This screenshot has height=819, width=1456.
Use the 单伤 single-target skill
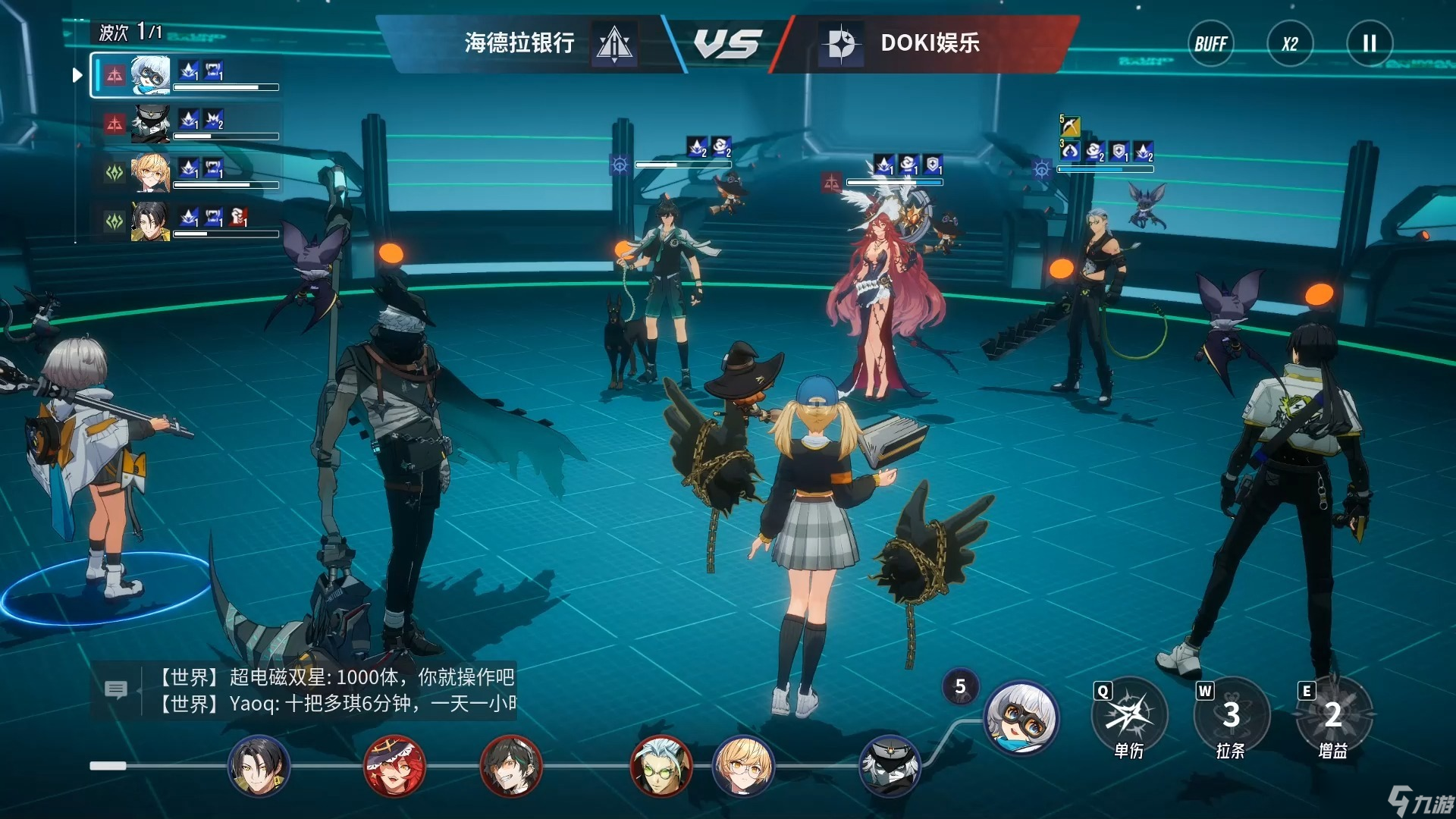[1129, 716]
